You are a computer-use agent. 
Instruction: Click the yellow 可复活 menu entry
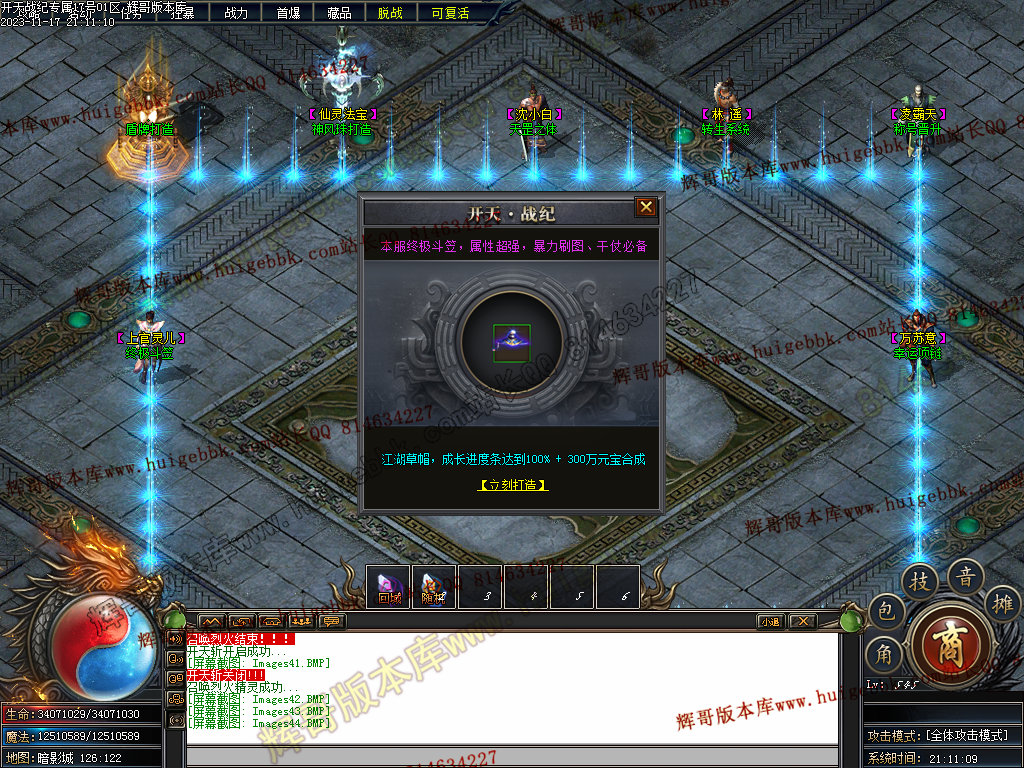tap(450, 13)
